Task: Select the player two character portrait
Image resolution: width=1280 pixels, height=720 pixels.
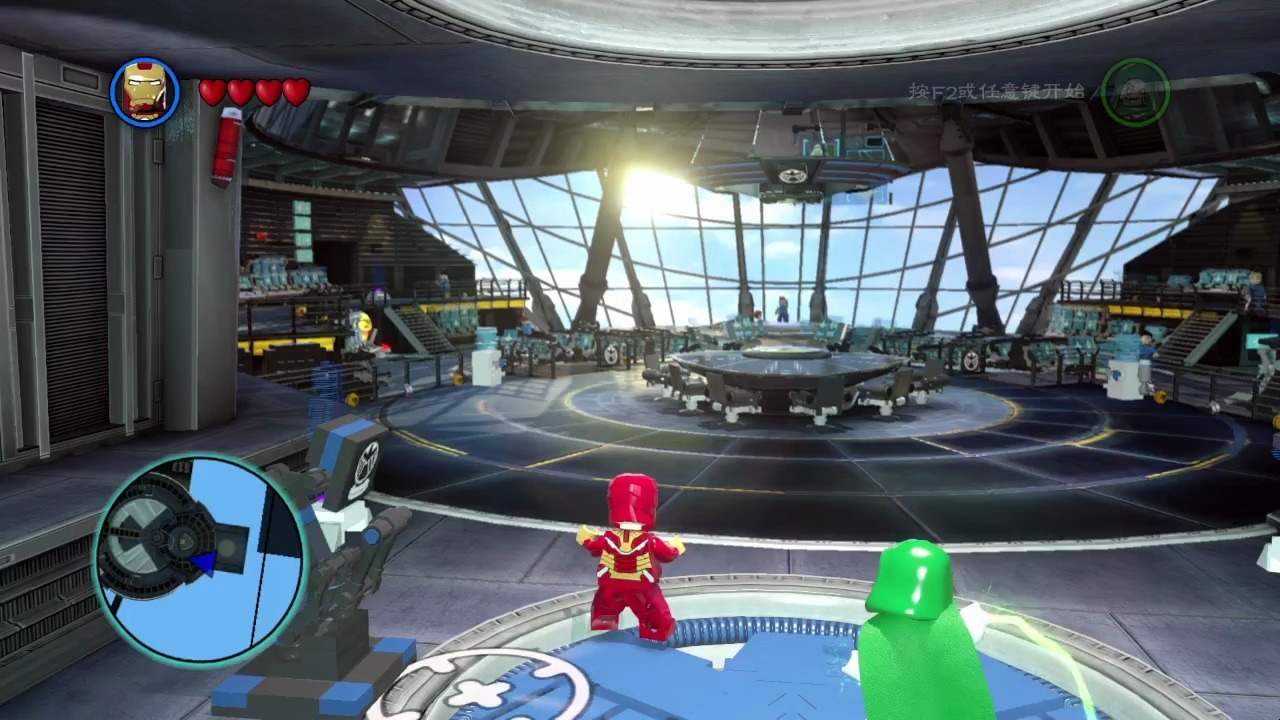Action: [x=1135, y=92]
